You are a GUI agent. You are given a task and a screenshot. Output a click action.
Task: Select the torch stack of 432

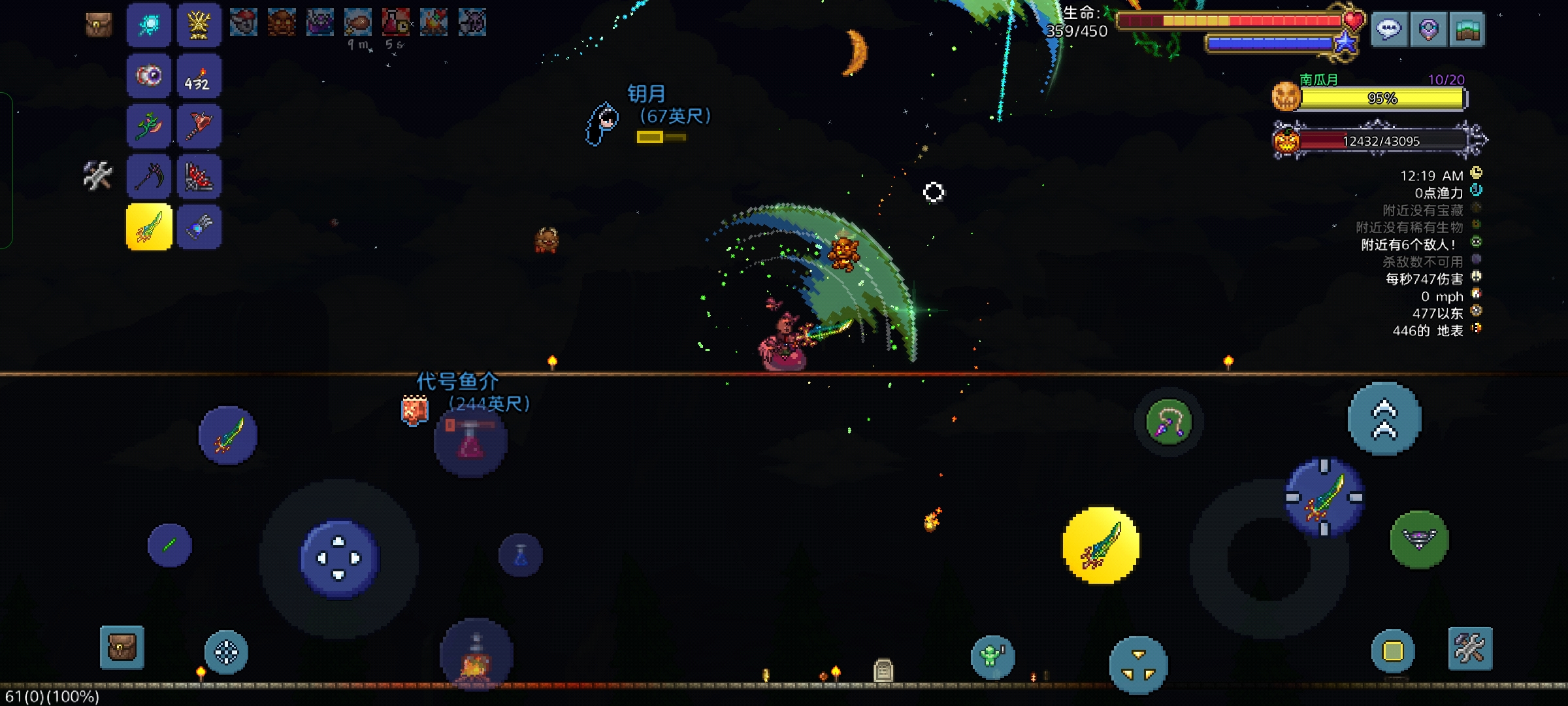click(199, 76)
